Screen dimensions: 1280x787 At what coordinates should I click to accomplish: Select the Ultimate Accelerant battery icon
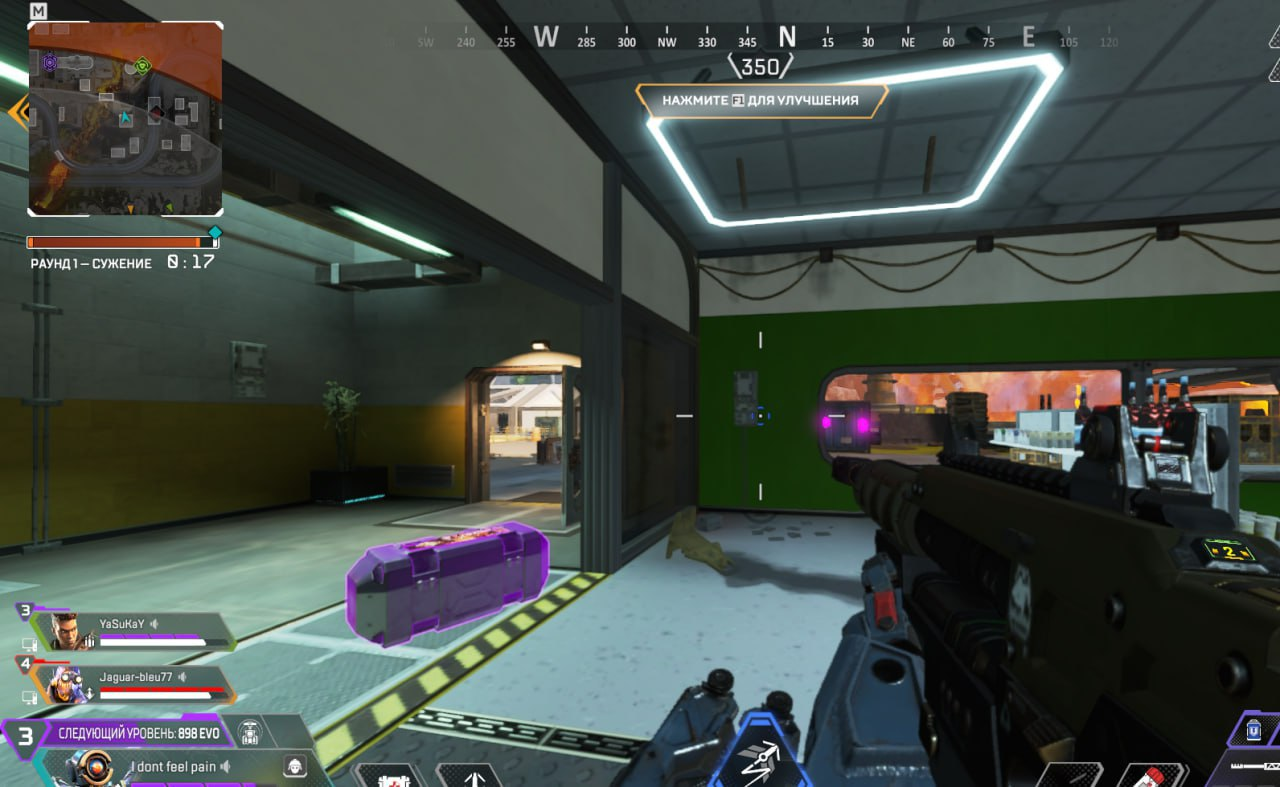(x=1253, y=731)
